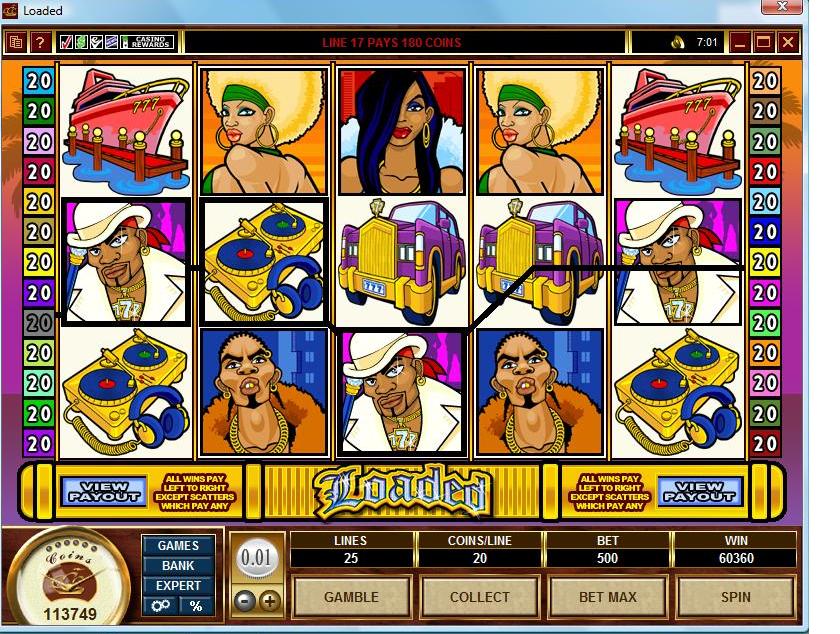
Task: Maximize the game with in-game window button
Action: (764, 43)
